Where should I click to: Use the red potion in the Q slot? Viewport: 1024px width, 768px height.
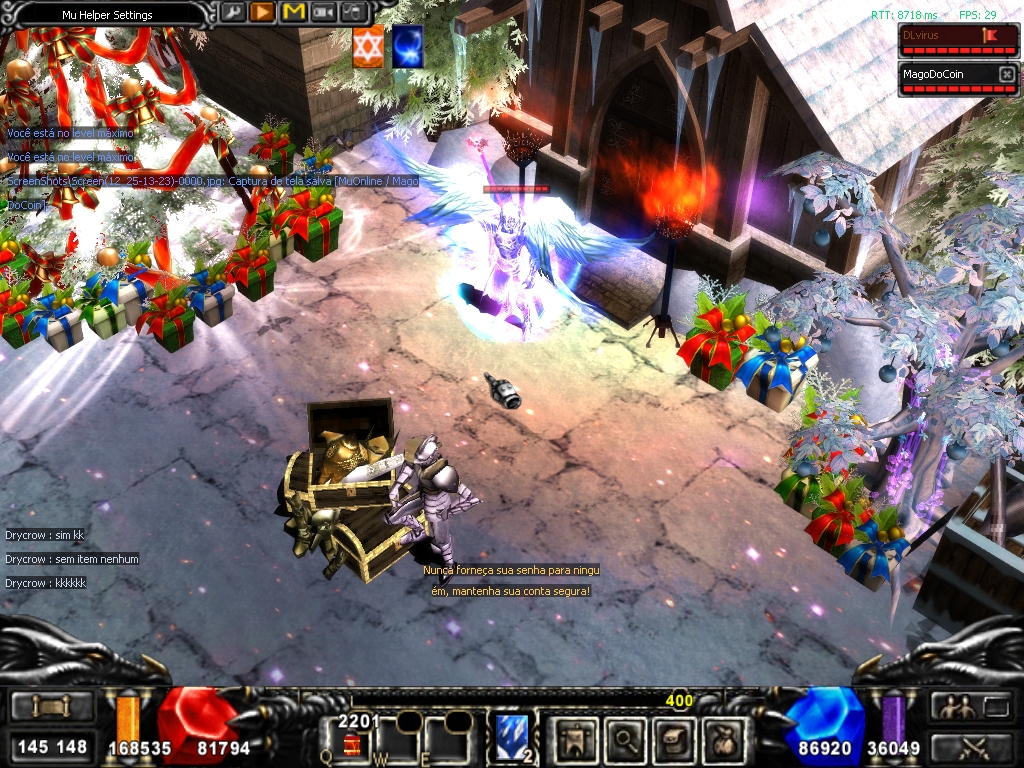point(351,743)
